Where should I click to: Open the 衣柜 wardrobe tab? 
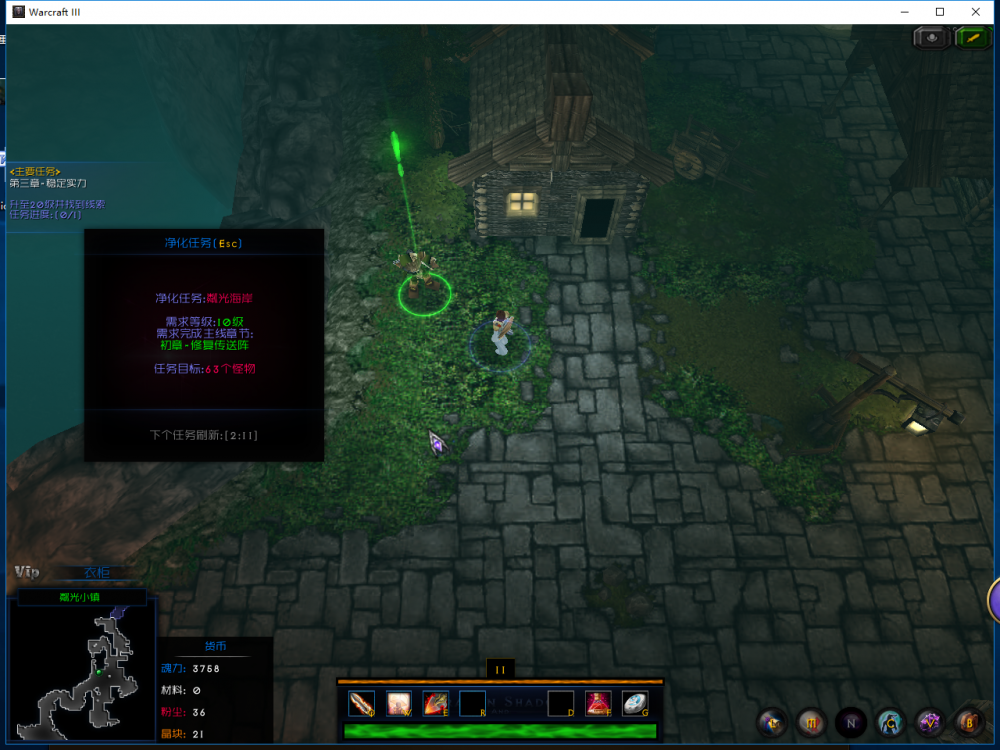pyautogui.click(x=97, y=573)
